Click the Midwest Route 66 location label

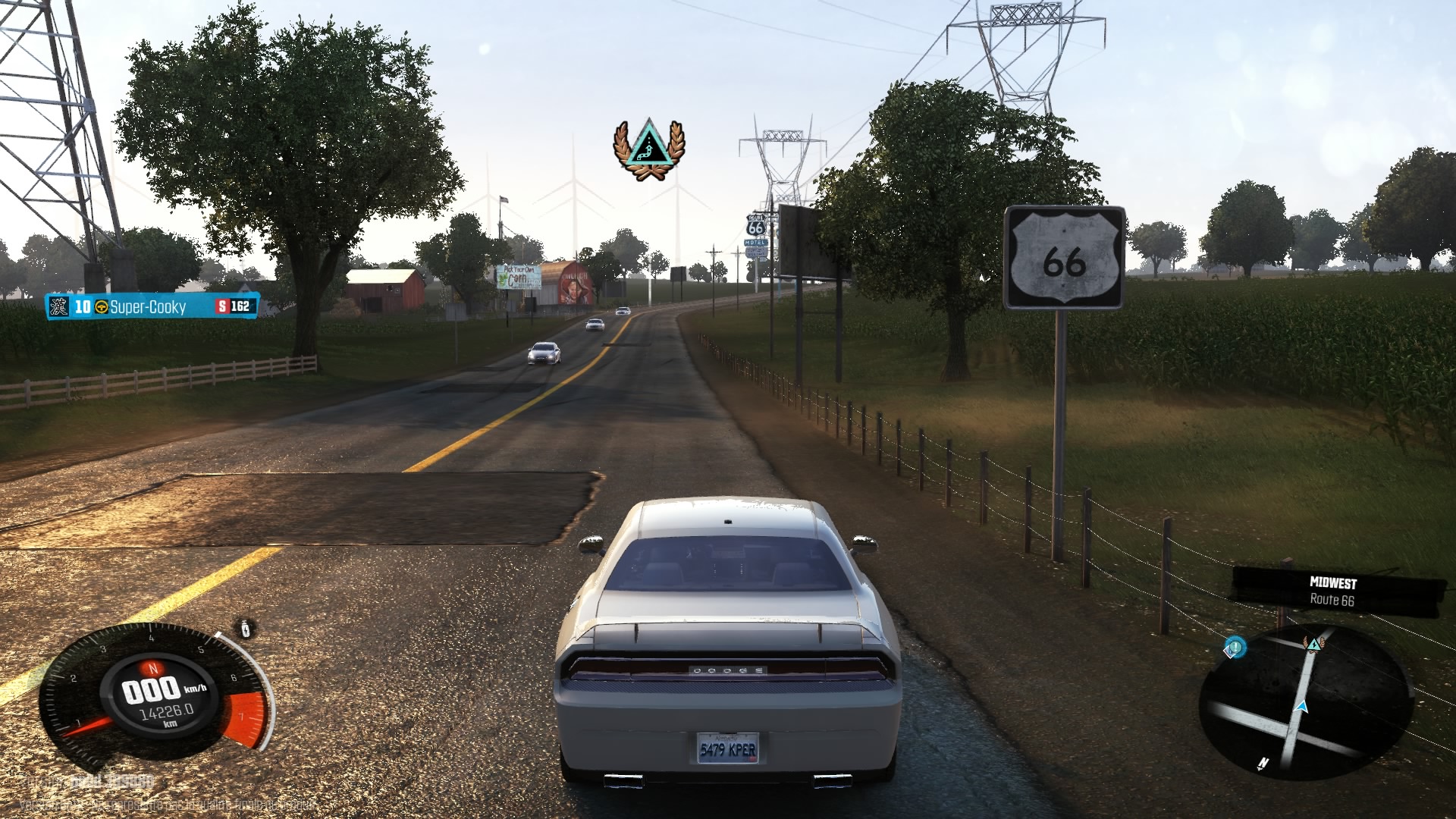(x=1332, y=591)
